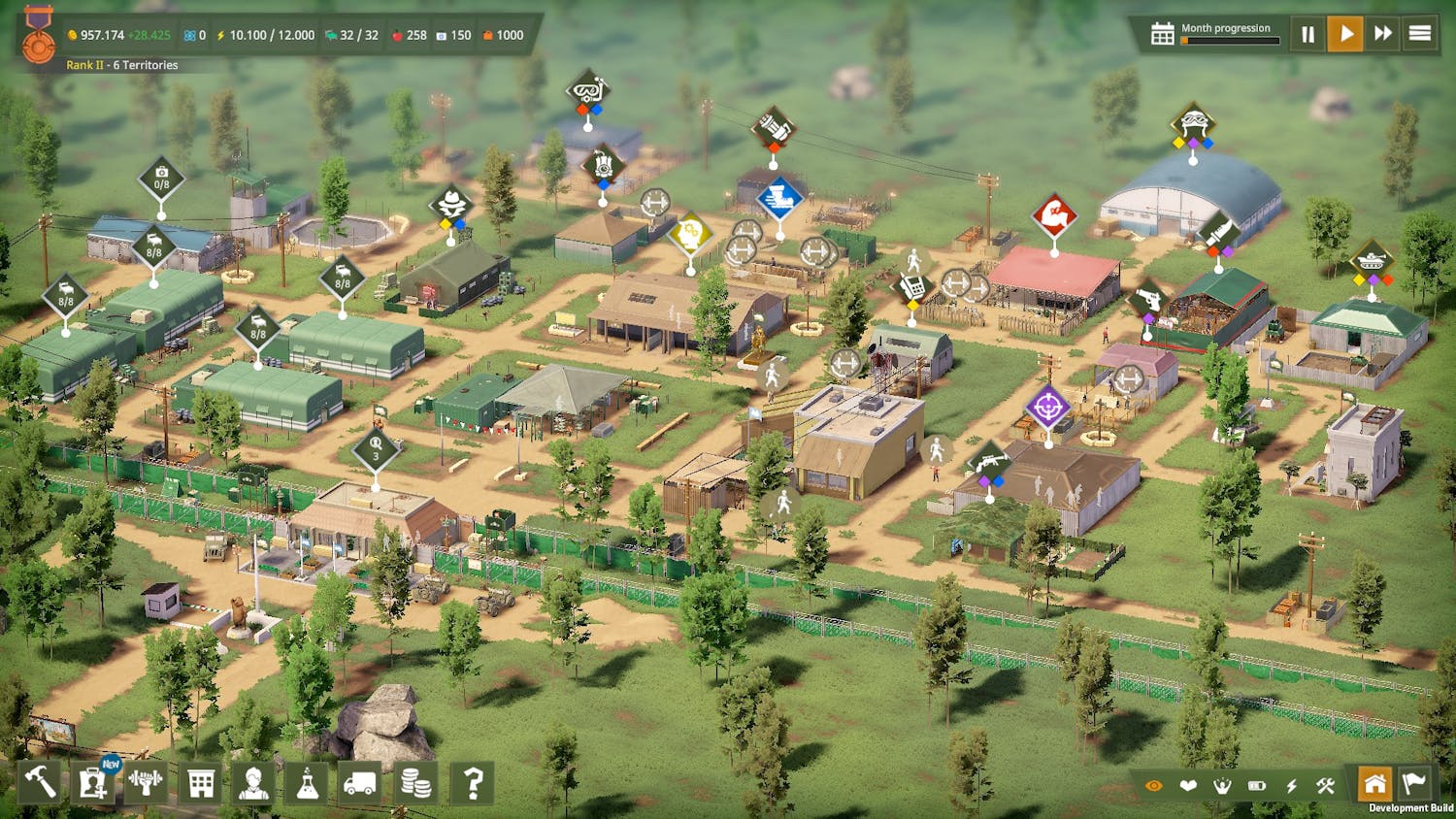Open the question mark help
Viewport: 1456px width, 819px height.
tap(473, 782)
